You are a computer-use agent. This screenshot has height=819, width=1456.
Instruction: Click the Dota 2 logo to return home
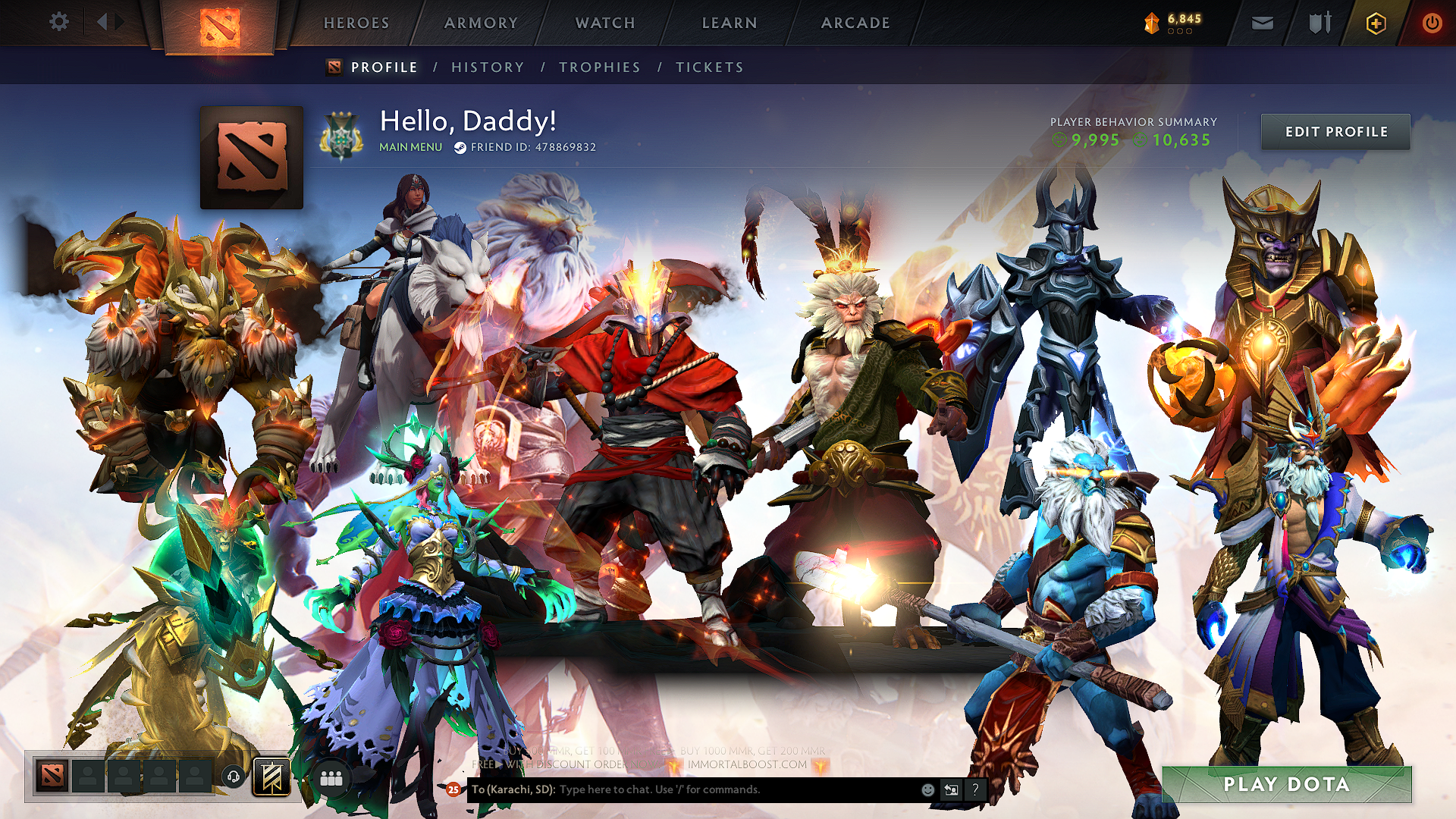(x=221, y=21)
